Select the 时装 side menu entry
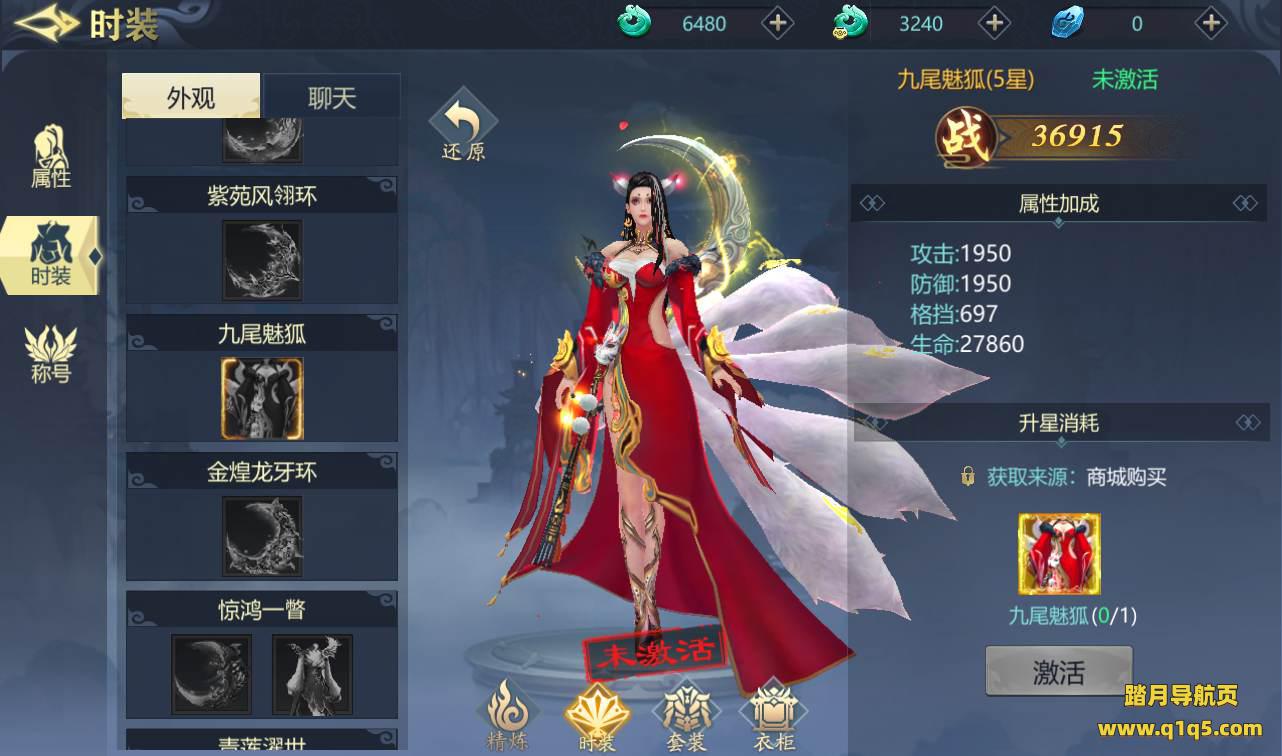The image size is (1282, 756). pyautogui.click(x=51, y=256)
